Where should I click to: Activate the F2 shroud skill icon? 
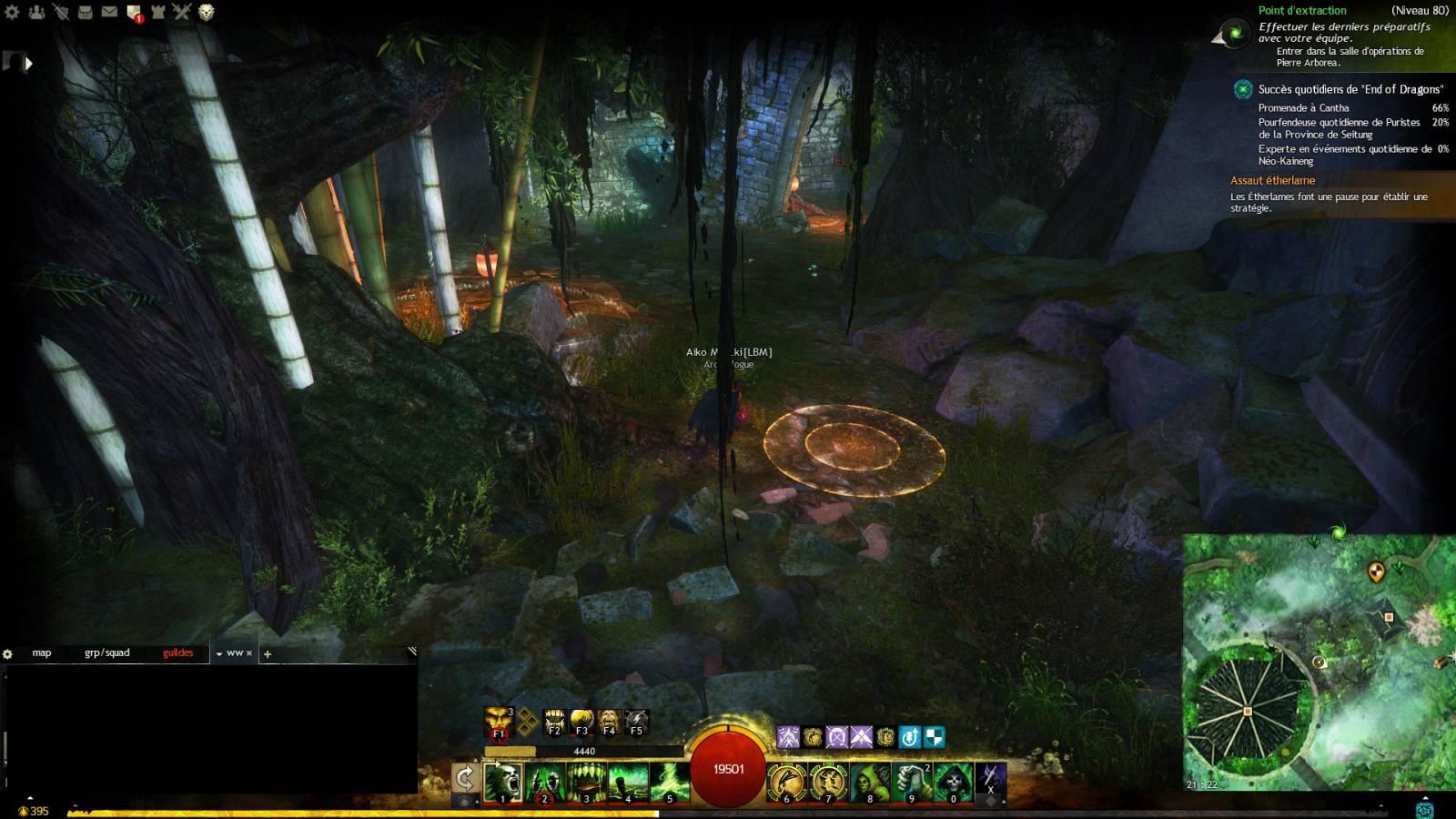click(554, 723)
